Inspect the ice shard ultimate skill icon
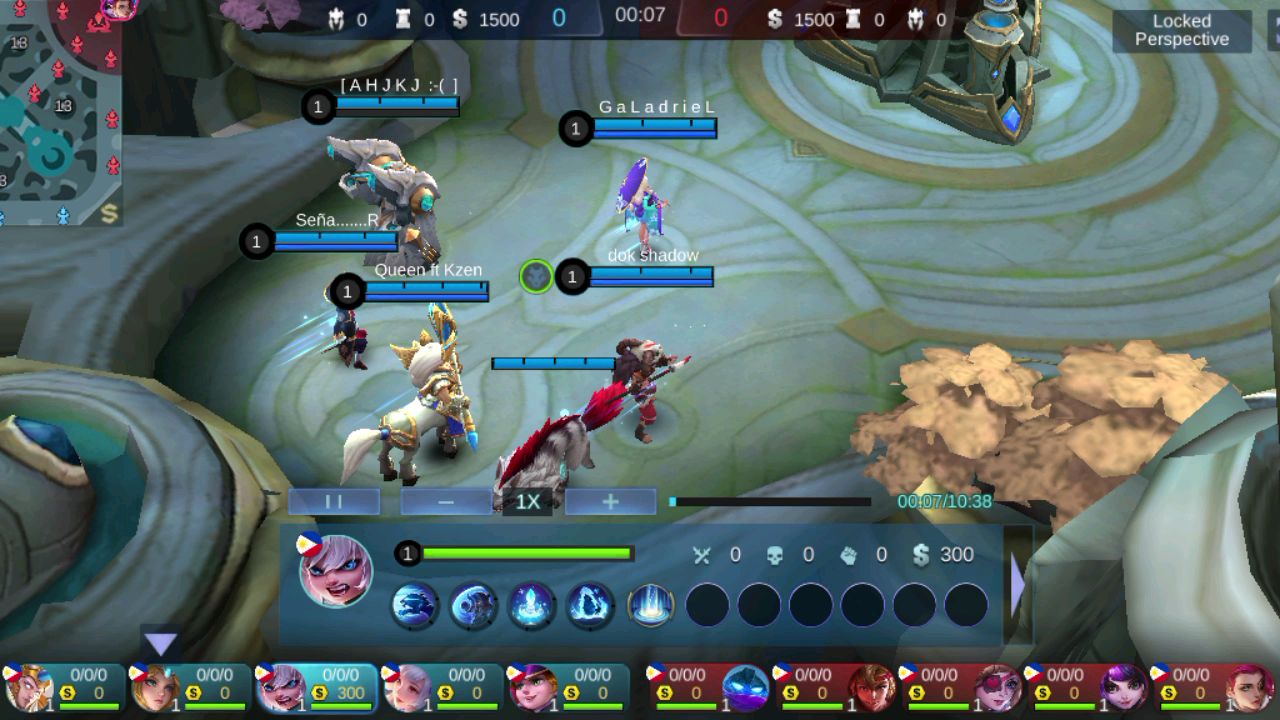This screenshot has width=1280, height=720. click(x=590, y=606)
